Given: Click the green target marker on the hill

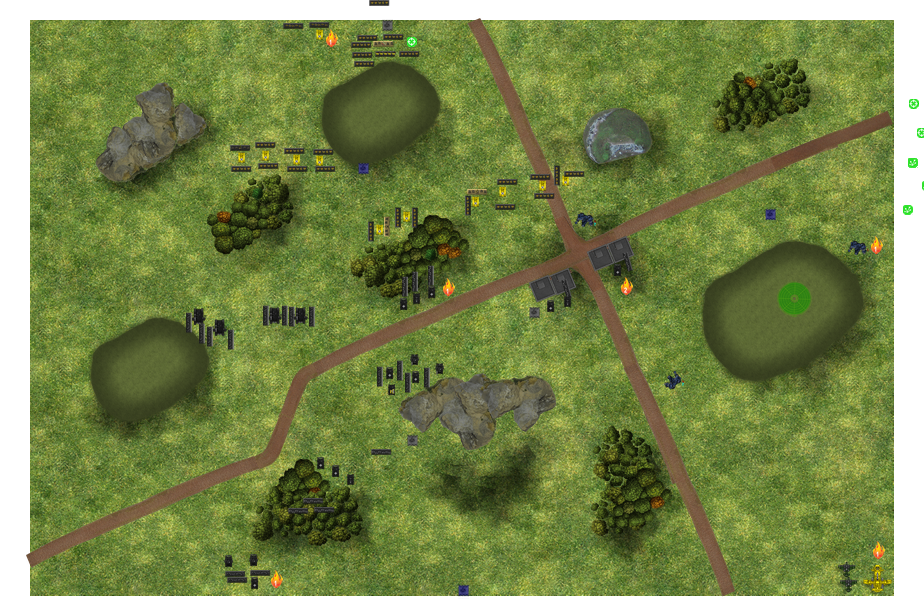Looking at the screenshot, I should [794, 298].
